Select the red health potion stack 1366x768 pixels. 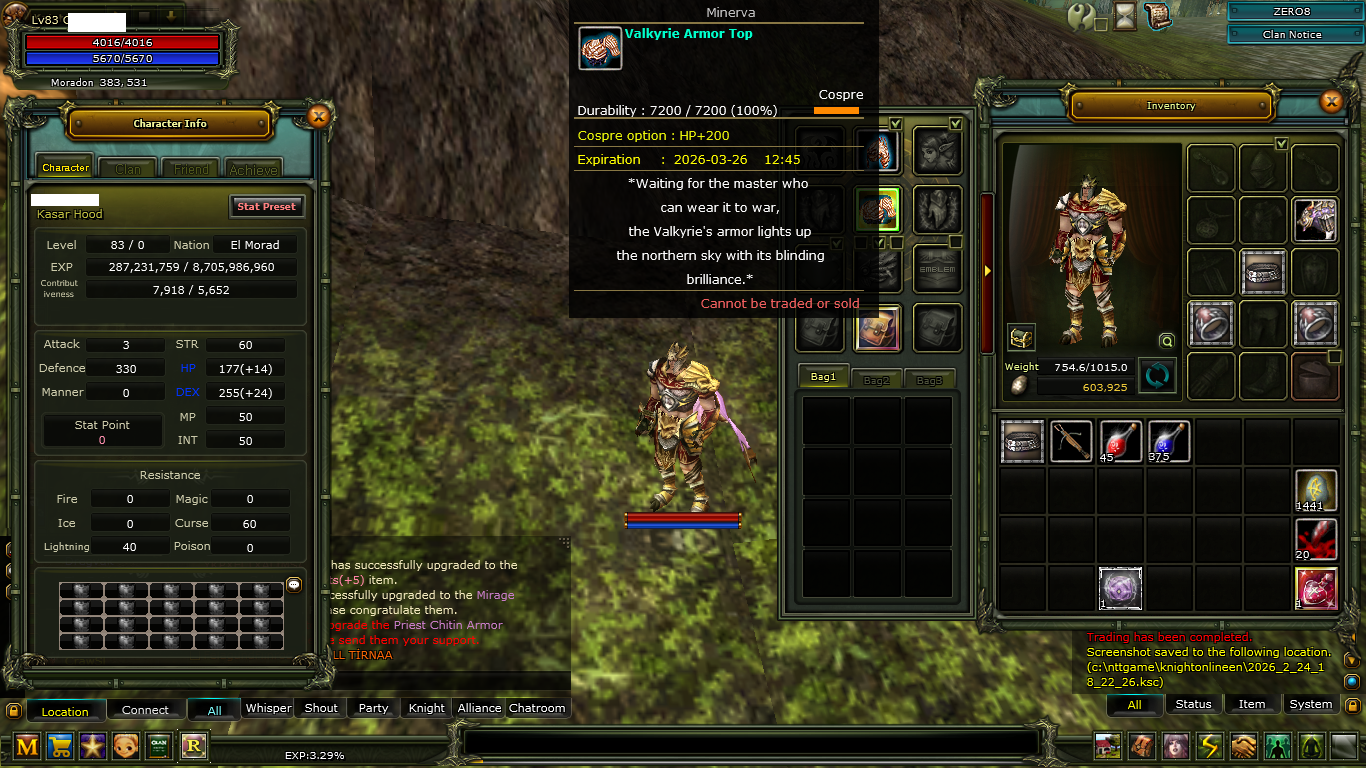click(1121, 441)
